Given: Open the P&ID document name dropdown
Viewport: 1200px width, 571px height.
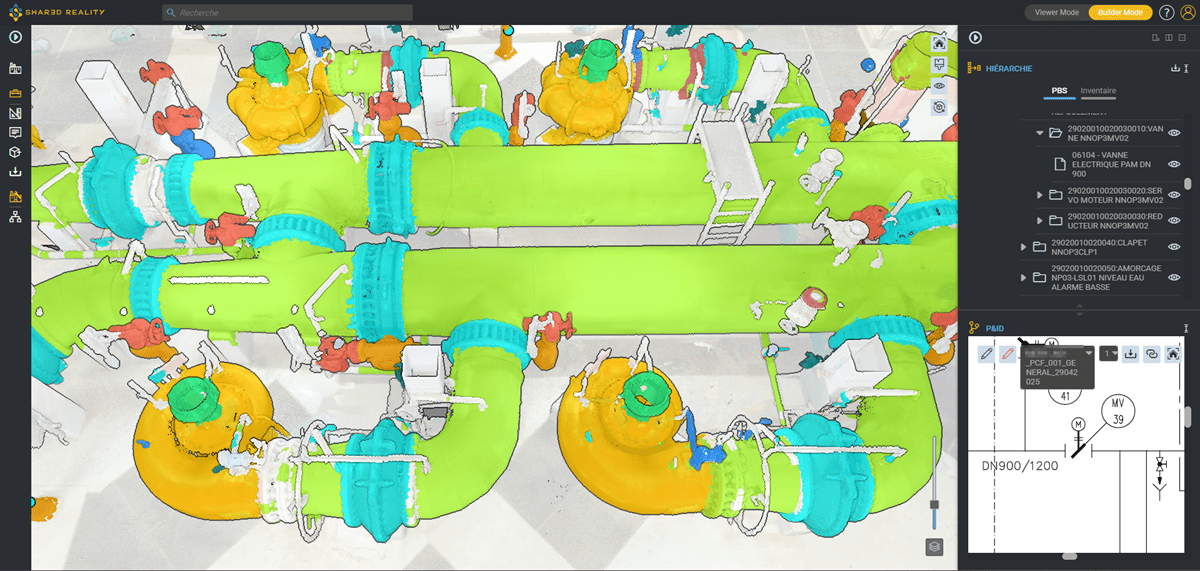Looking at the screenshot, I should [x=1089, y=353].
